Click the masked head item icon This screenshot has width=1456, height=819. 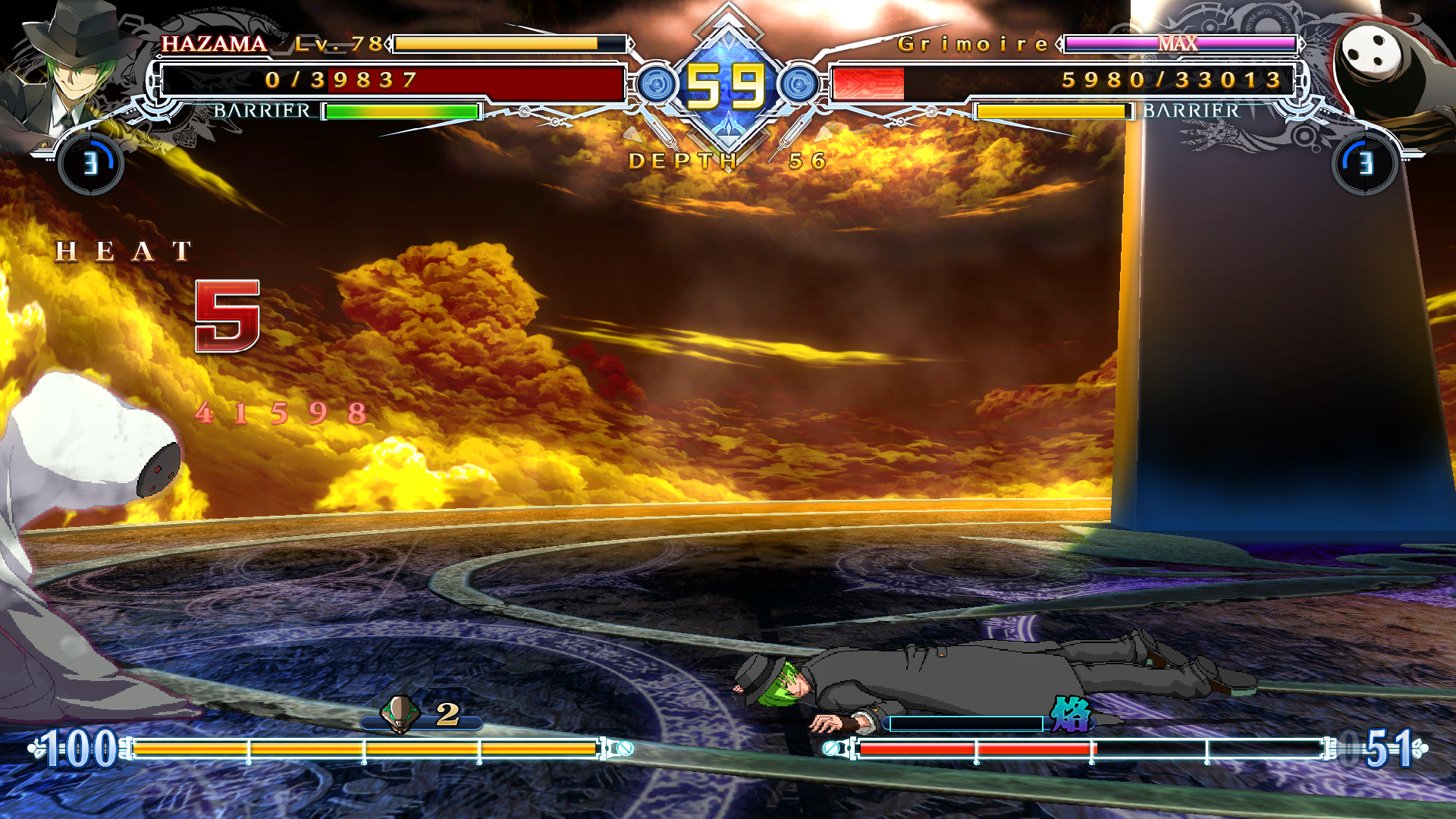click(x=400, y=714)
